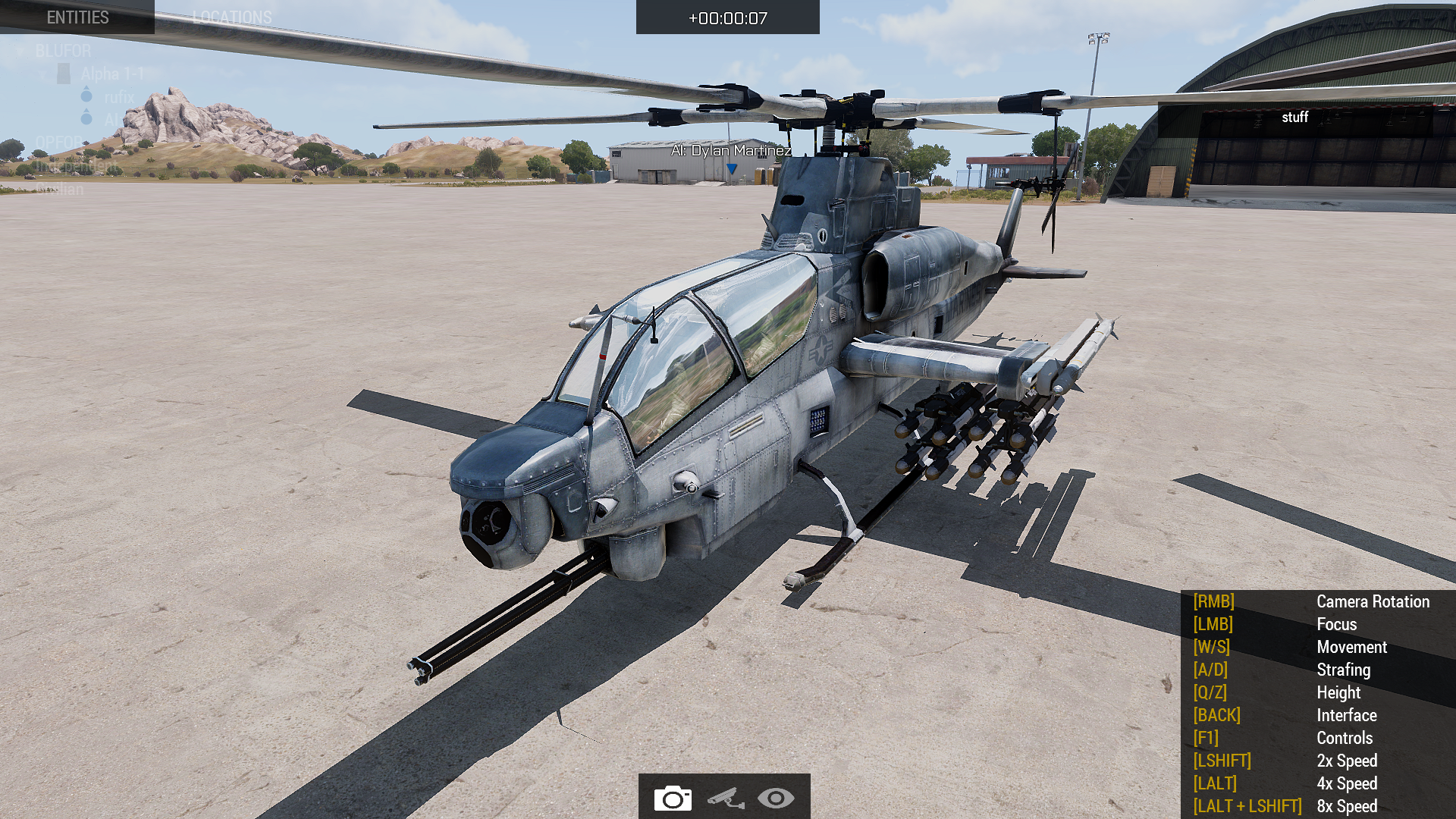
Task: Click the mission timer showing +00:00:07
Action: click(727, 17)
